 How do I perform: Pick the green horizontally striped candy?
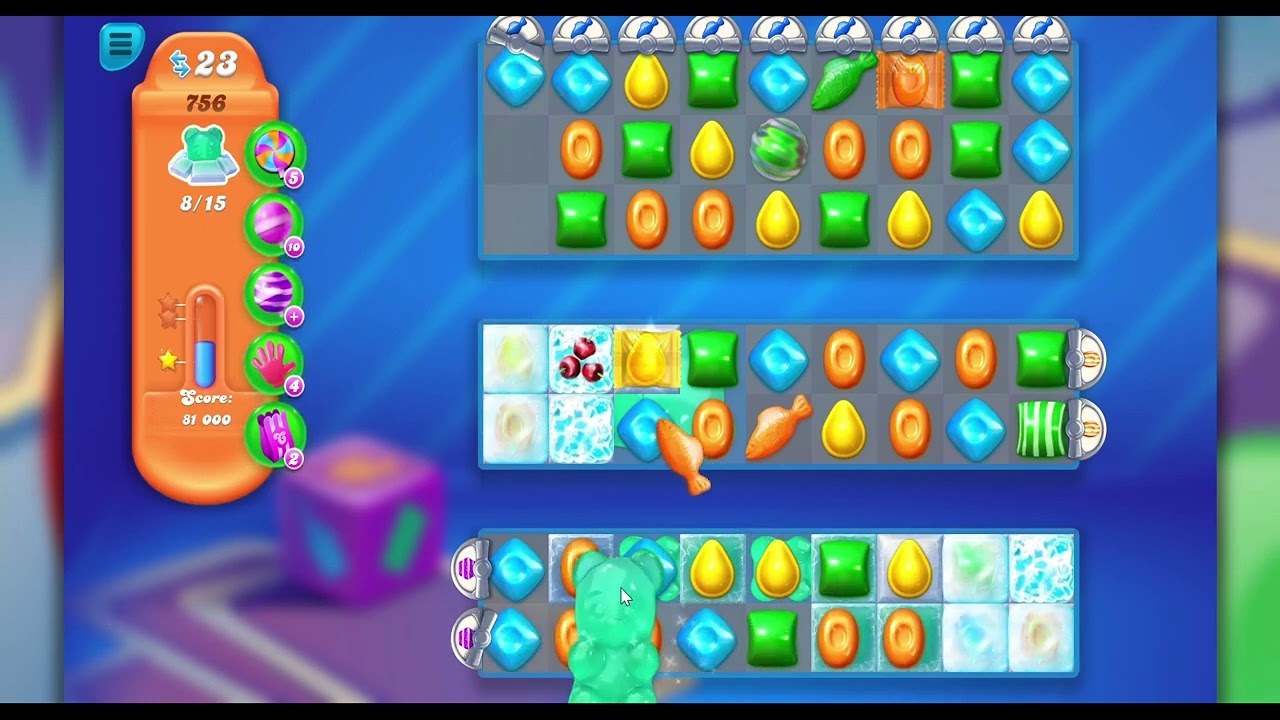point(1040,430)
